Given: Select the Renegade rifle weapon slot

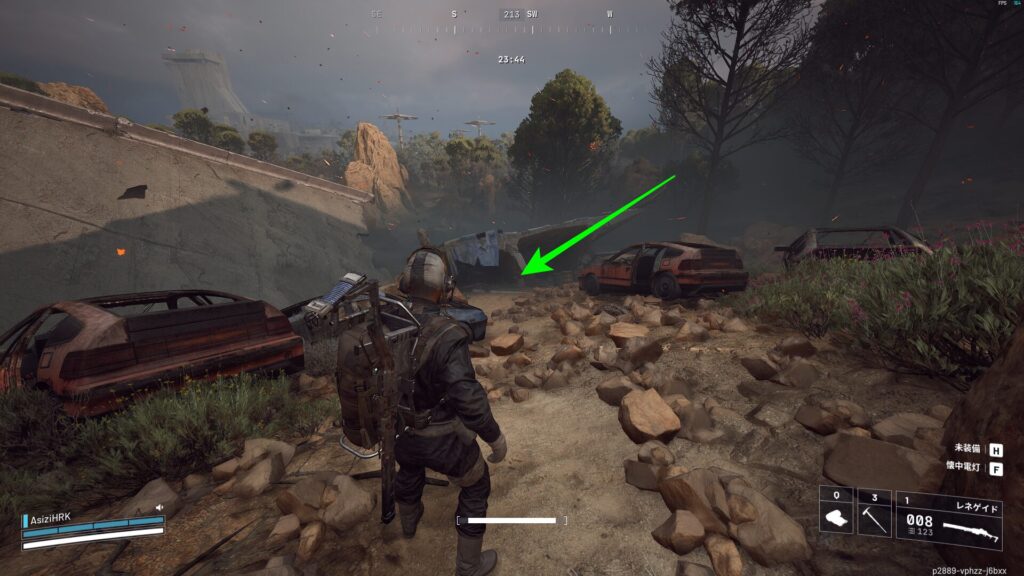Looking at the screenshot, I should [x=948, y=518].
